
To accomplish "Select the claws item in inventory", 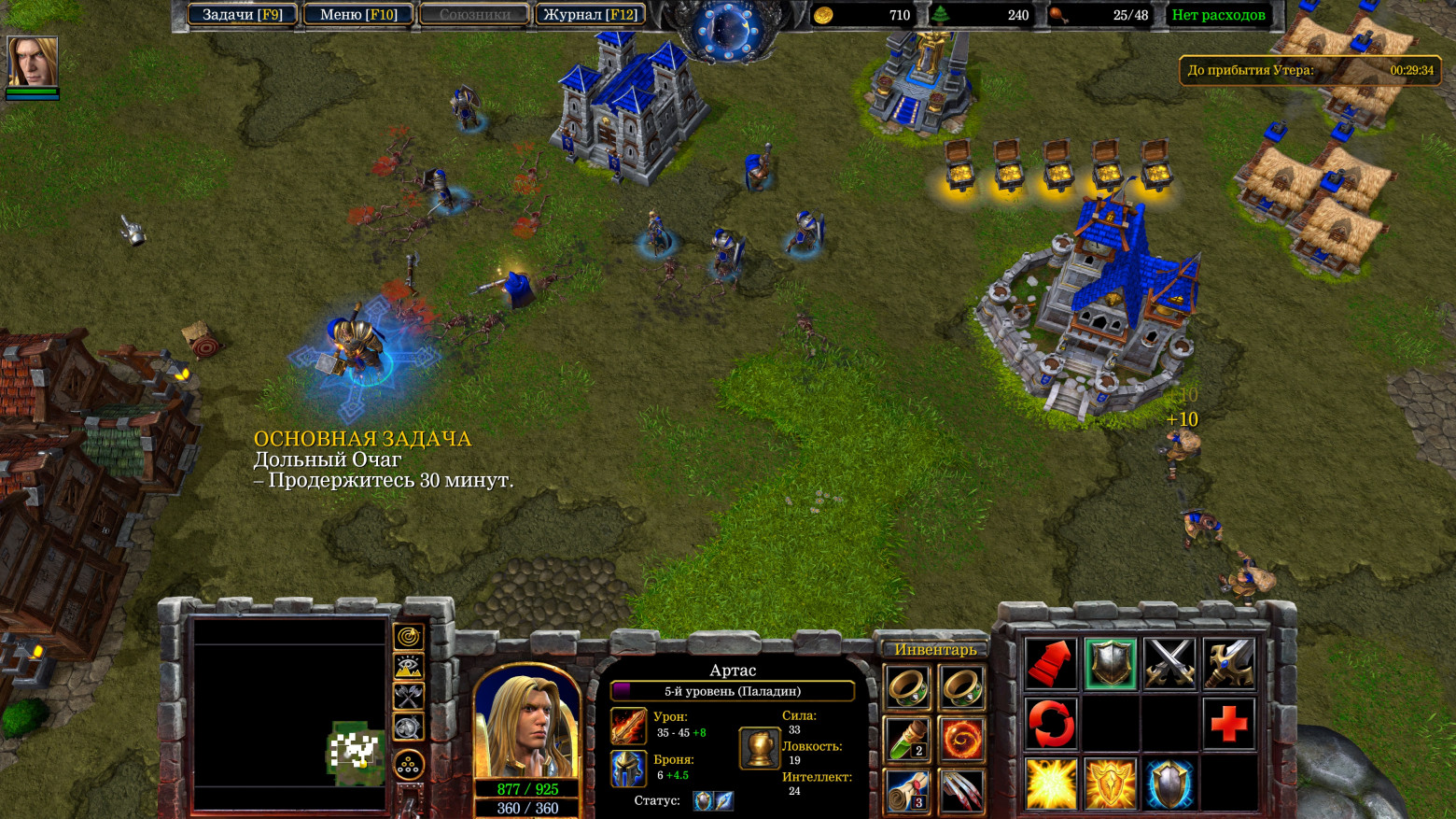I will tap(961, 791).
